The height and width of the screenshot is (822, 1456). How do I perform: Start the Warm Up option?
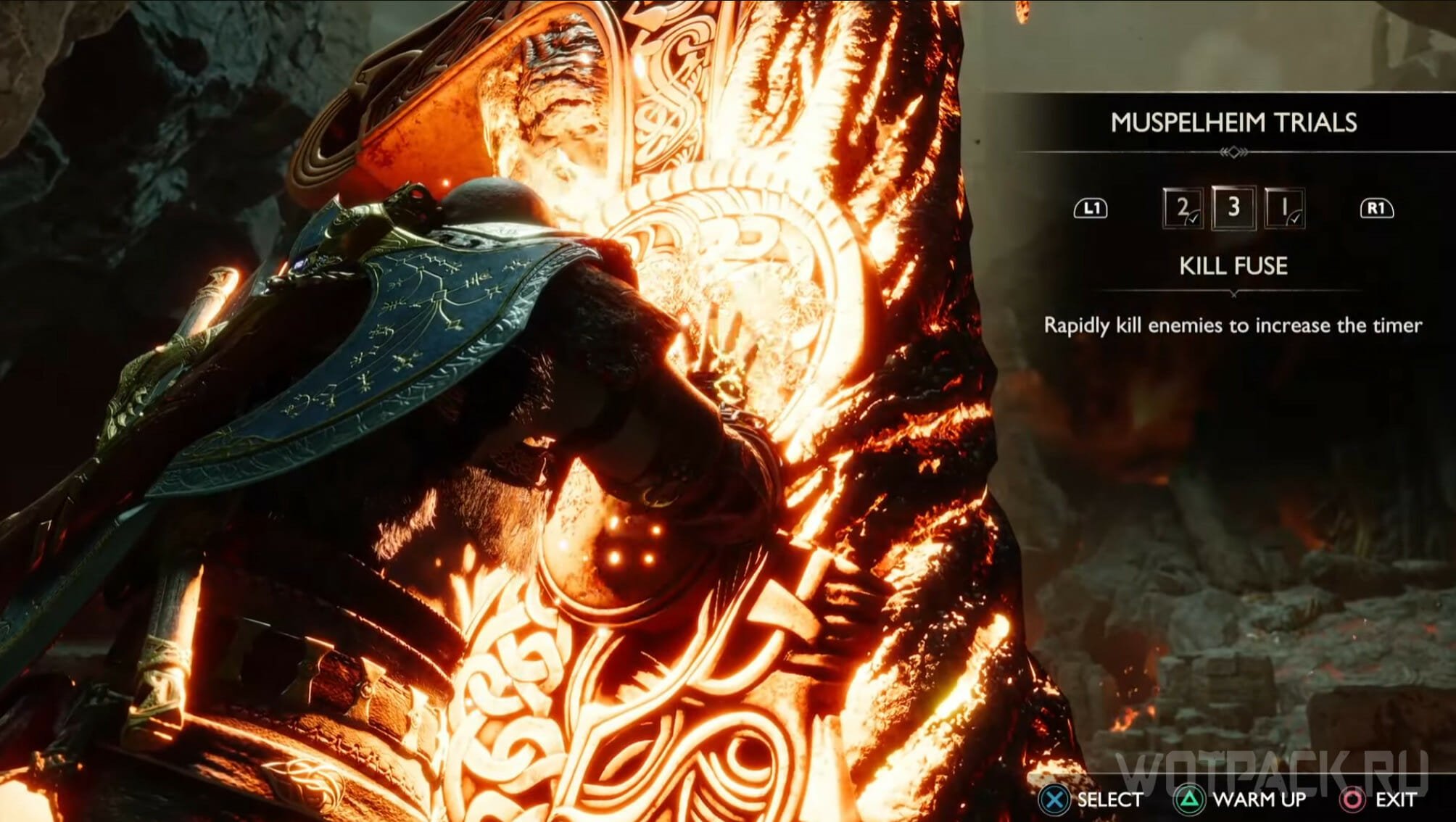[x=1241, y=800]
